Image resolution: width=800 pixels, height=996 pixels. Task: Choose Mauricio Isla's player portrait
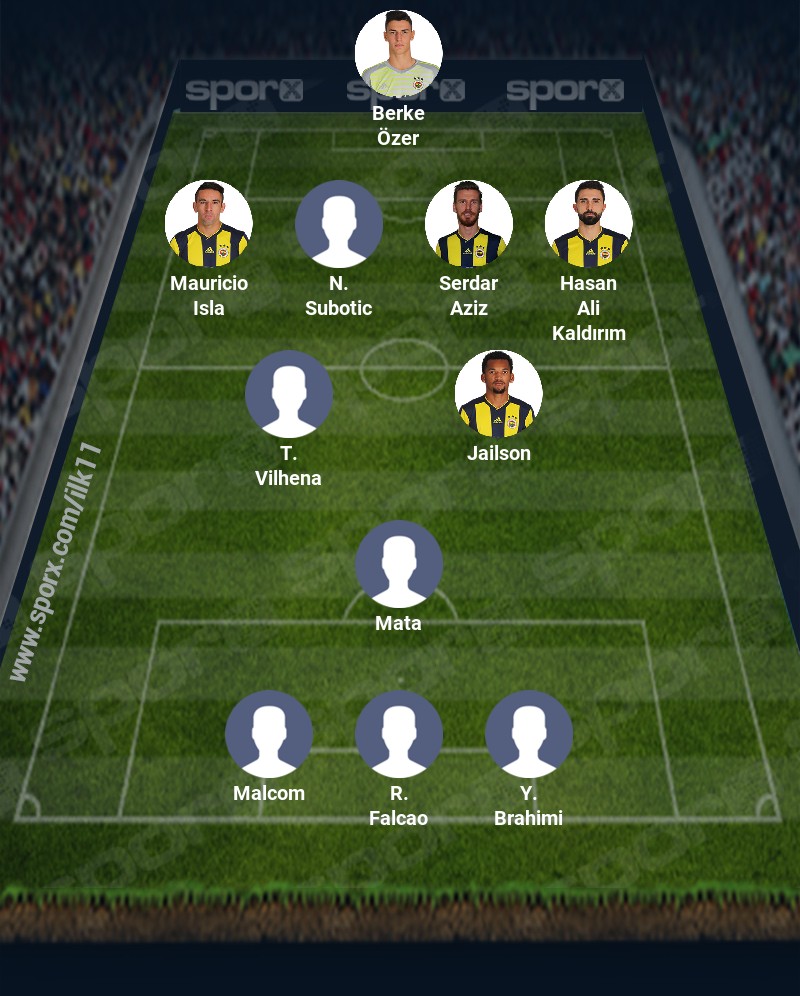[x=208, y=224]
